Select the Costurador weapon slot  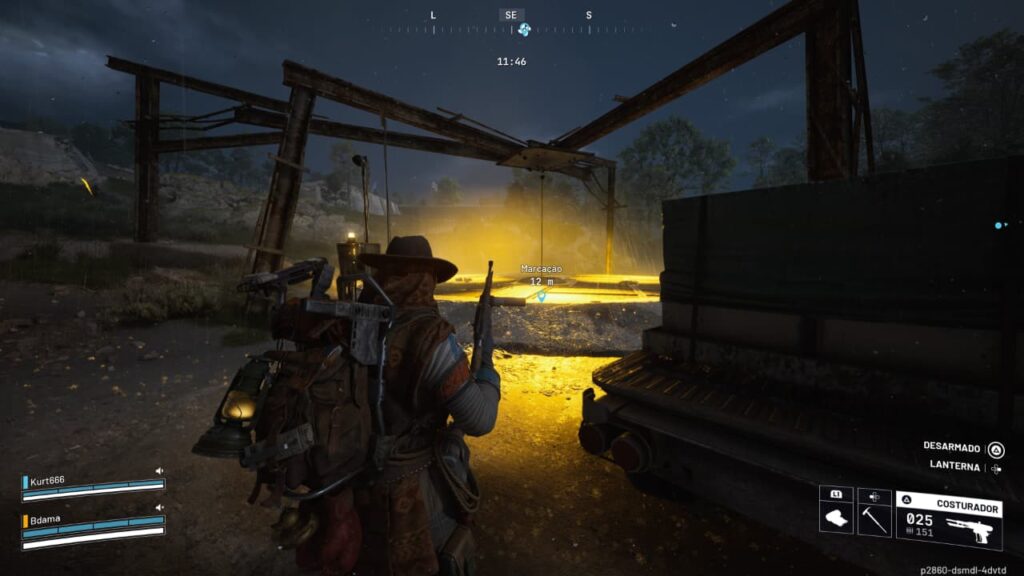tap(949, 520)
